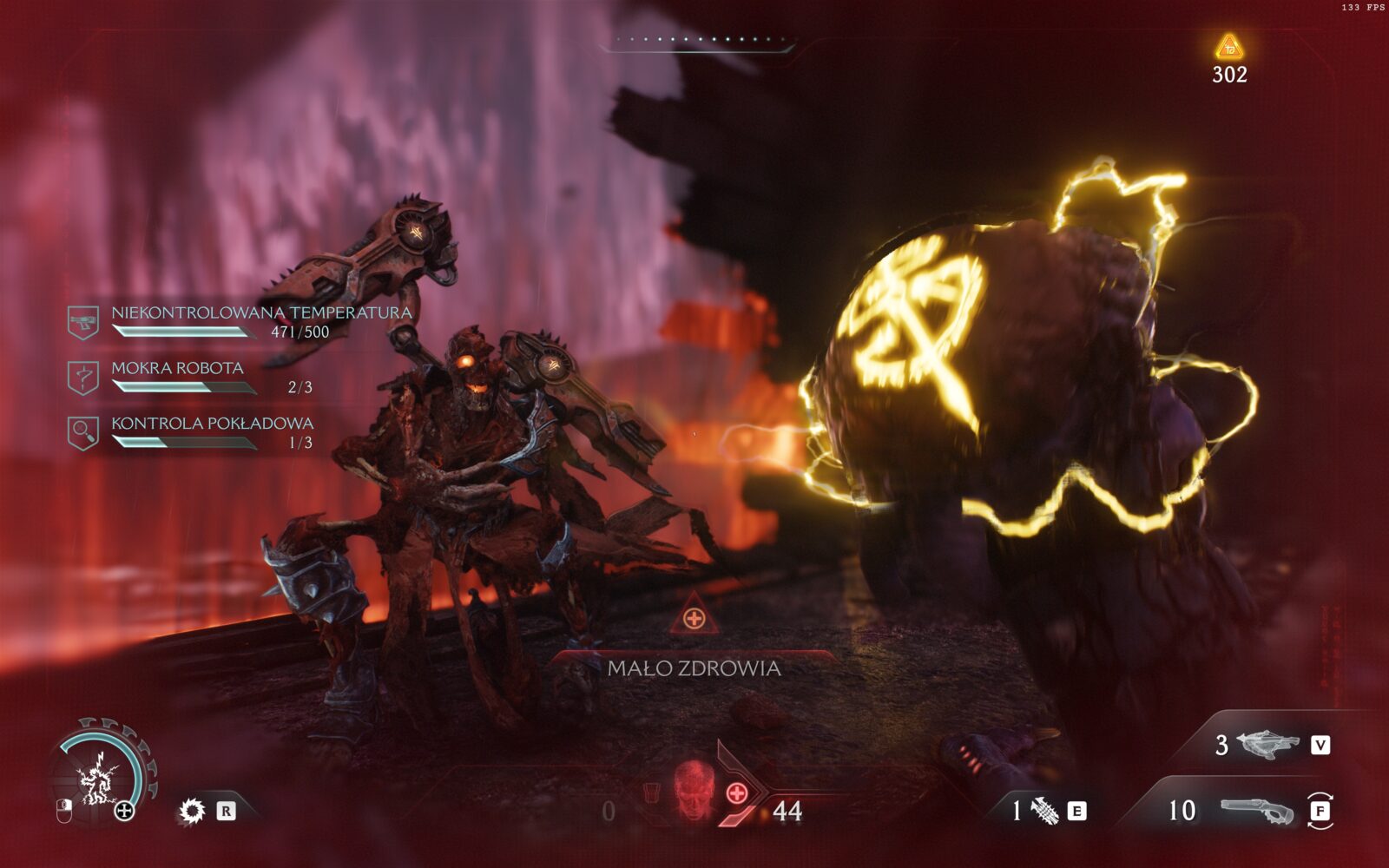Click the low health warning triangle
1389x868 pixels.
coord(694,616)
